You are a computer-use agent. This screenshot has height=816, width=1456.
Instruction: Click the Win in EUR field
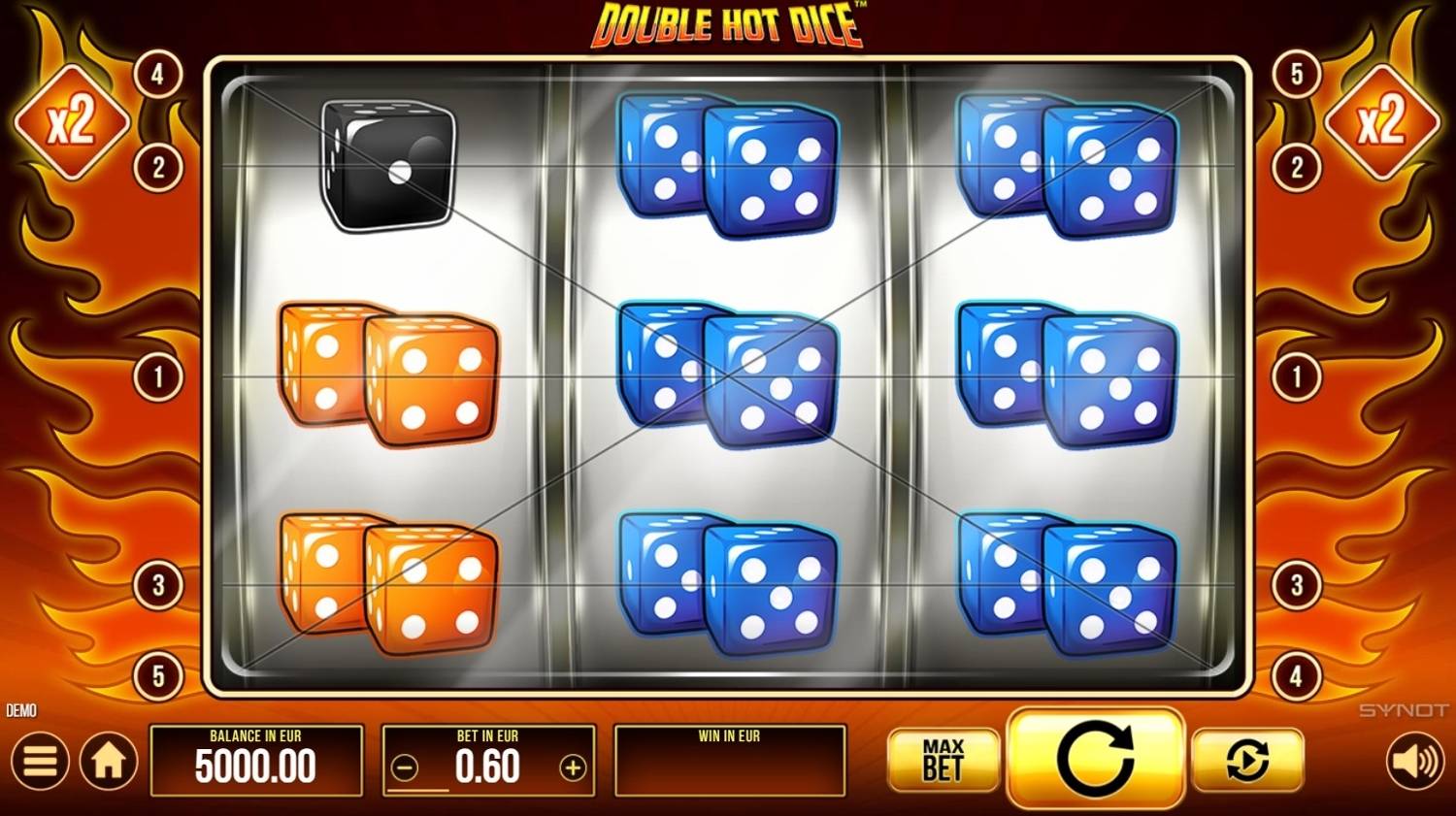coord(730,760)
